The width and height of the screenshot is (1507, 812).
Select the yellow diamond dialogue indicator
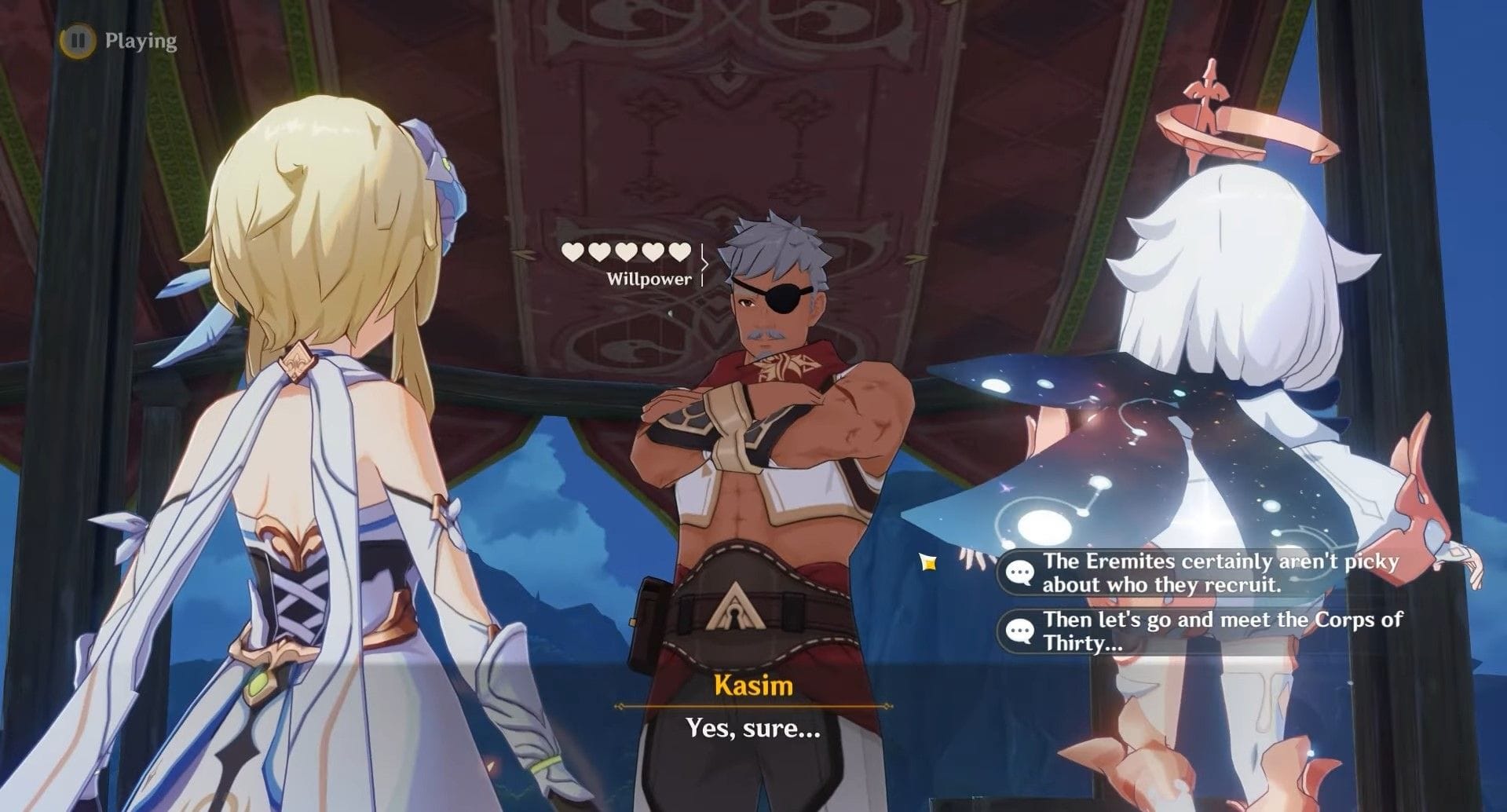(927, 564)
